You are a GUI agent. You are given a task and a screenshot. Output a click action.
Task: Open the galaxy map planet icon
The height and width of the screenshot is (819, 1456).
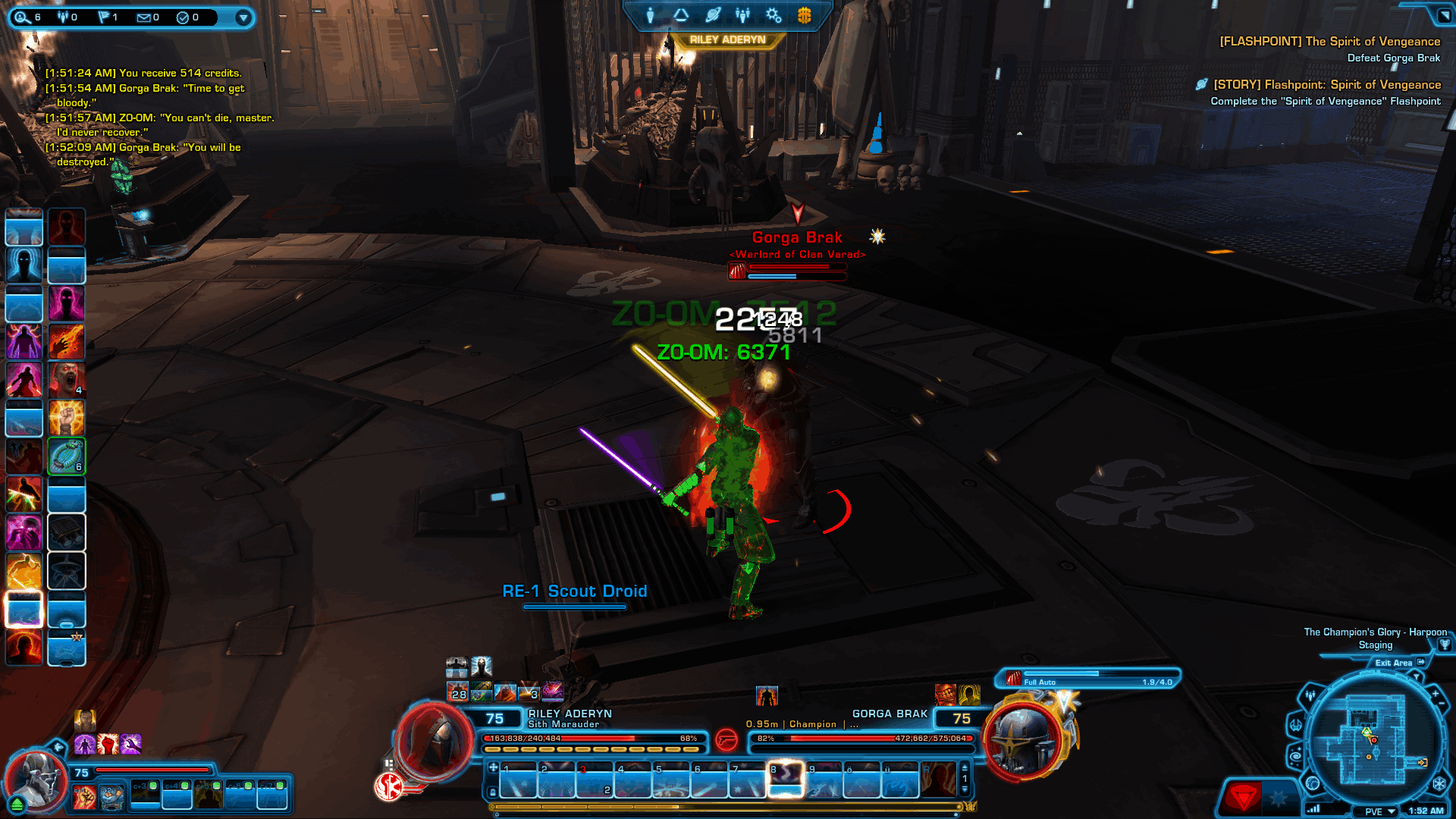click(x=713, y=14)
